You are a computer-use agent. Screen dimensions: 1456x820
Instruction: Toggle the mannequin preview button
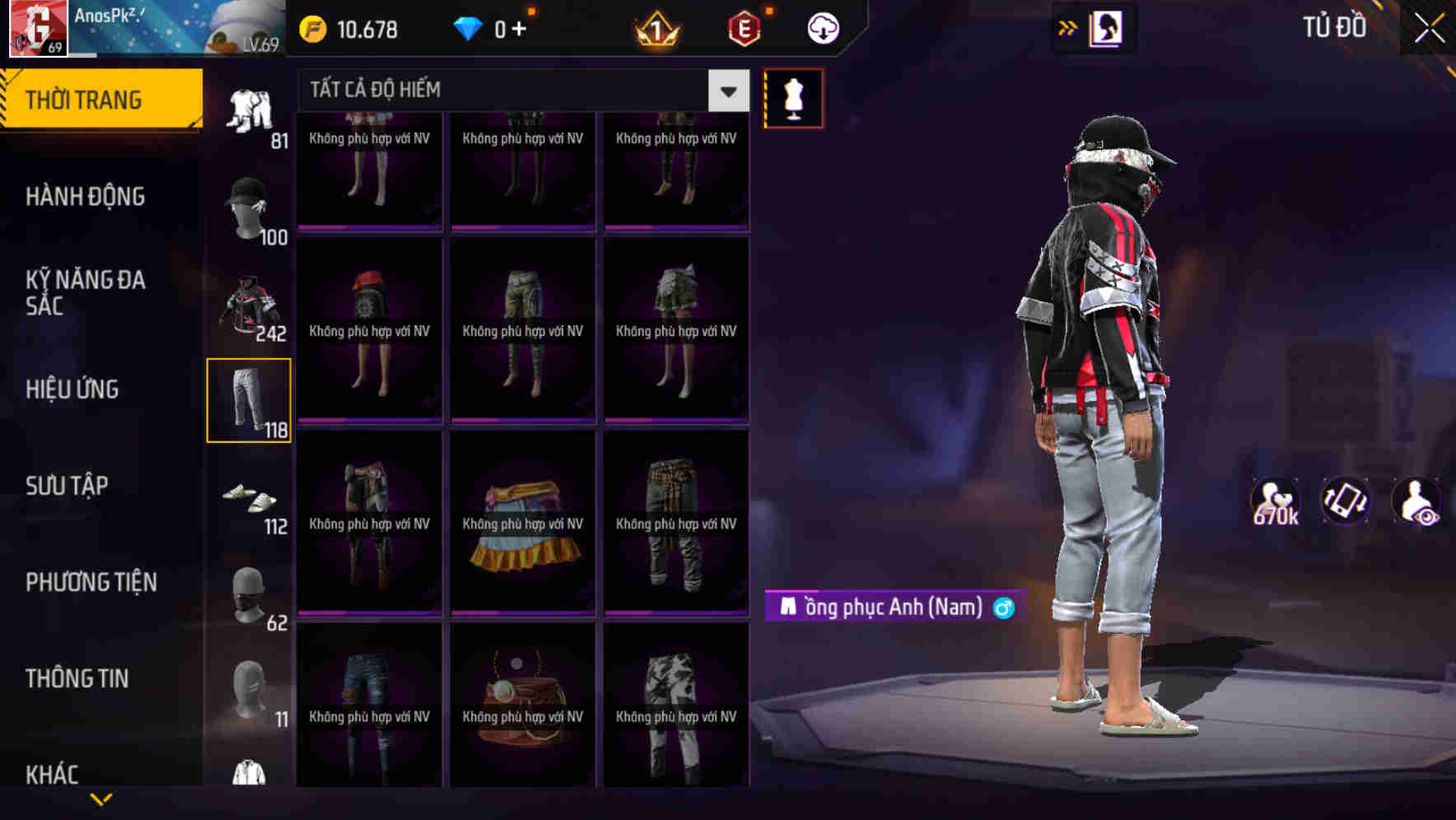coord(793,97)
